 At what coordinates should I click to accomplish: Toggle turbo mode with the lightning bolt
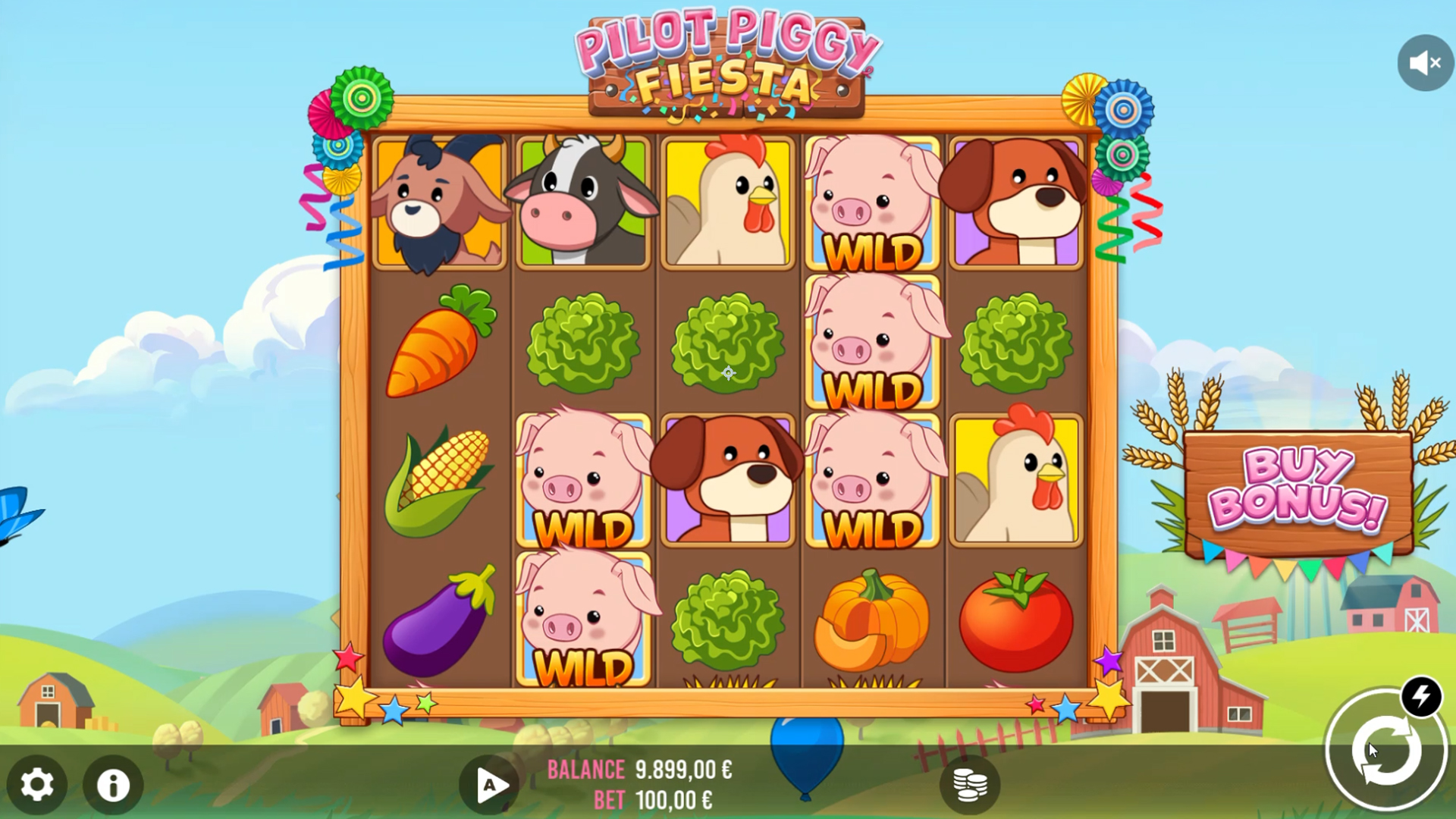point(1420,695)
